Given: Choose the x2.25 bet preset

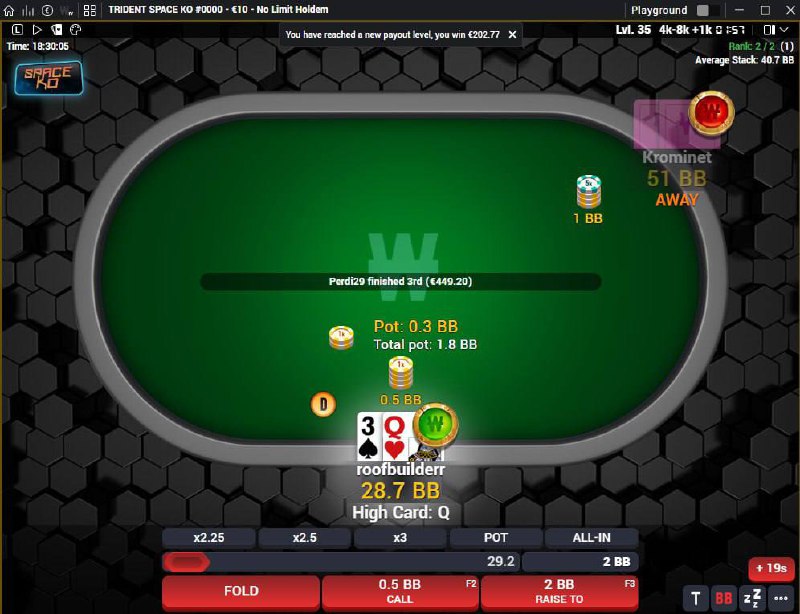Looking at the screenshot, I should pos(209,538).
